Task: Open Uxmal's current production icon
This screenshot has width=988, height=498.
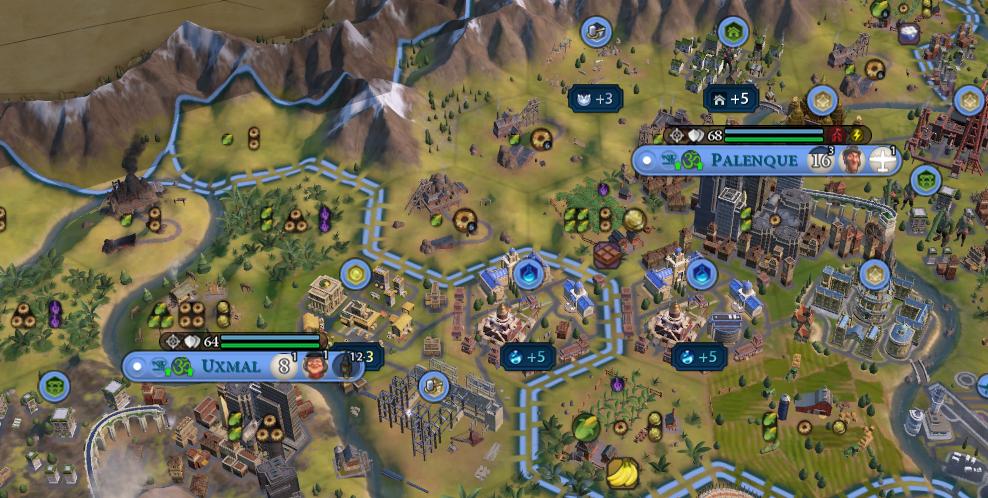Action: 345,366
